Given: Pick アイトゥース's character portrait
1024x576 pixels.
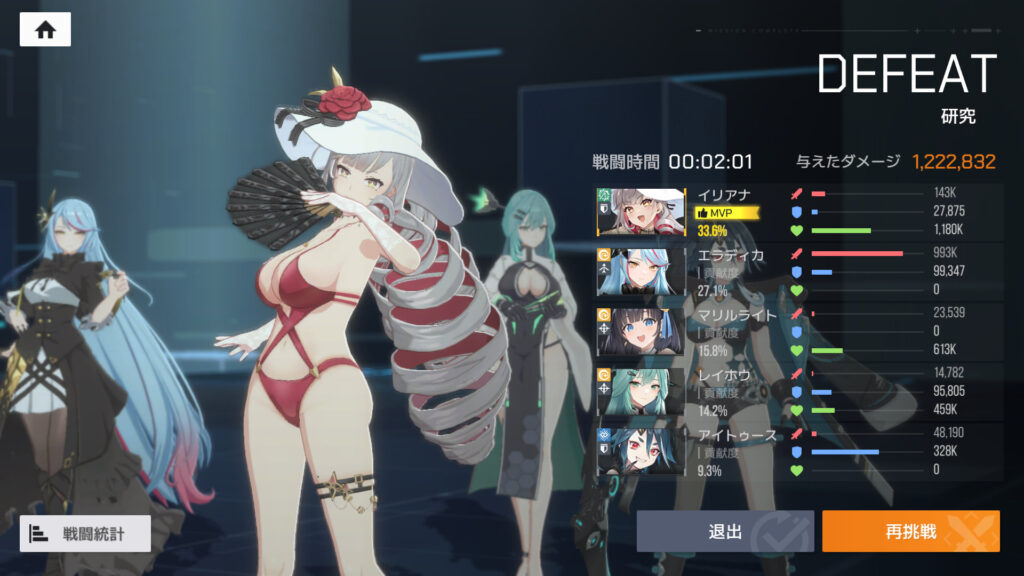Looking at the screenshot, I should point(641,451).
